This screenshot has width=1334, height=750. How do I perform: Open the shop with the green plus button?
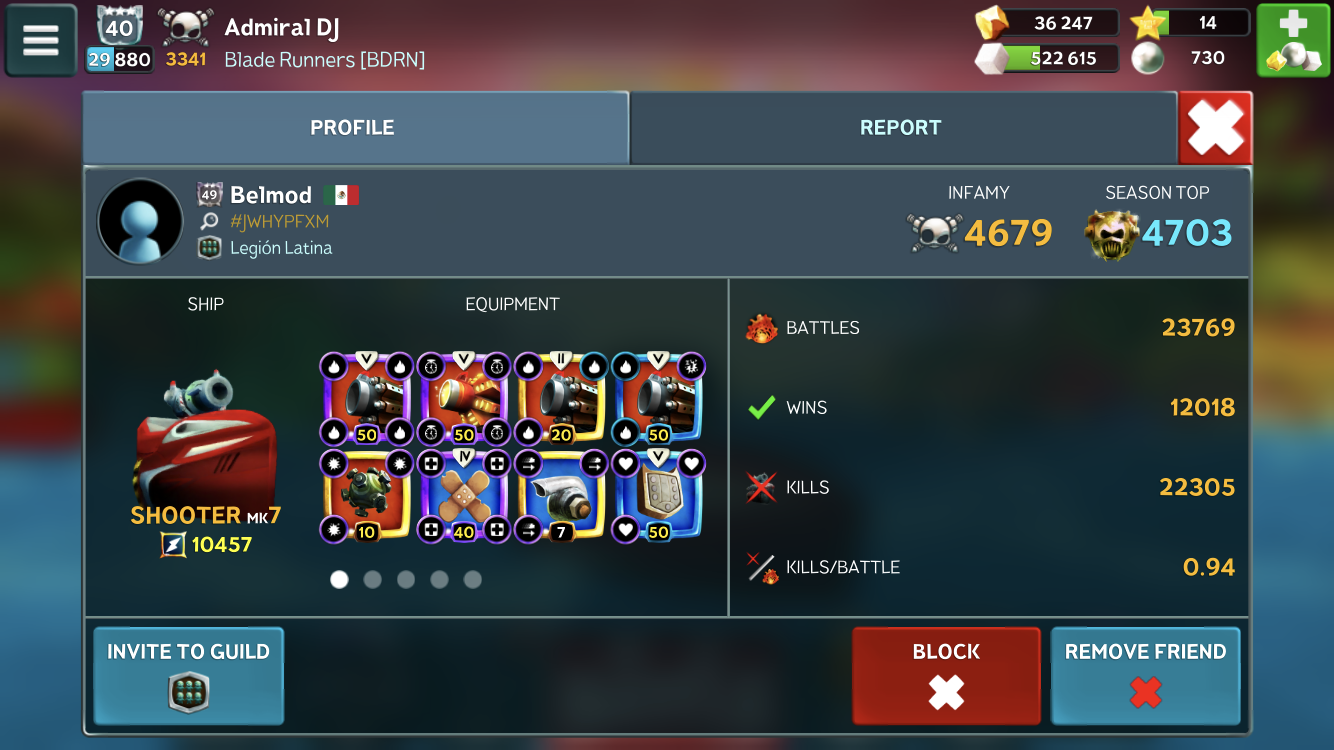[x=1292, y=41]
